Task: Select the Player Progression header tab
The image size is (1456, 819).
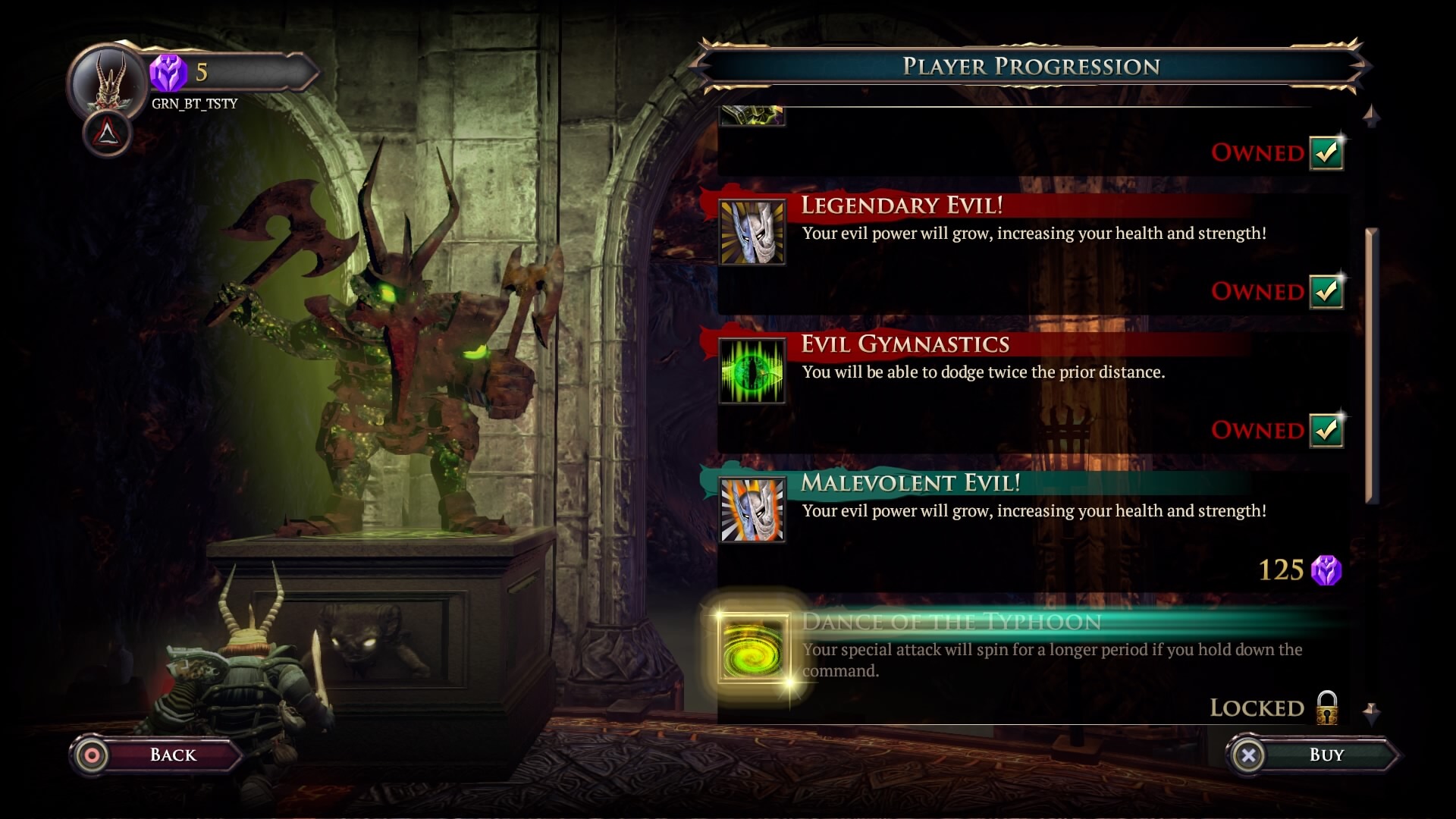Action: coord(1031,67)
